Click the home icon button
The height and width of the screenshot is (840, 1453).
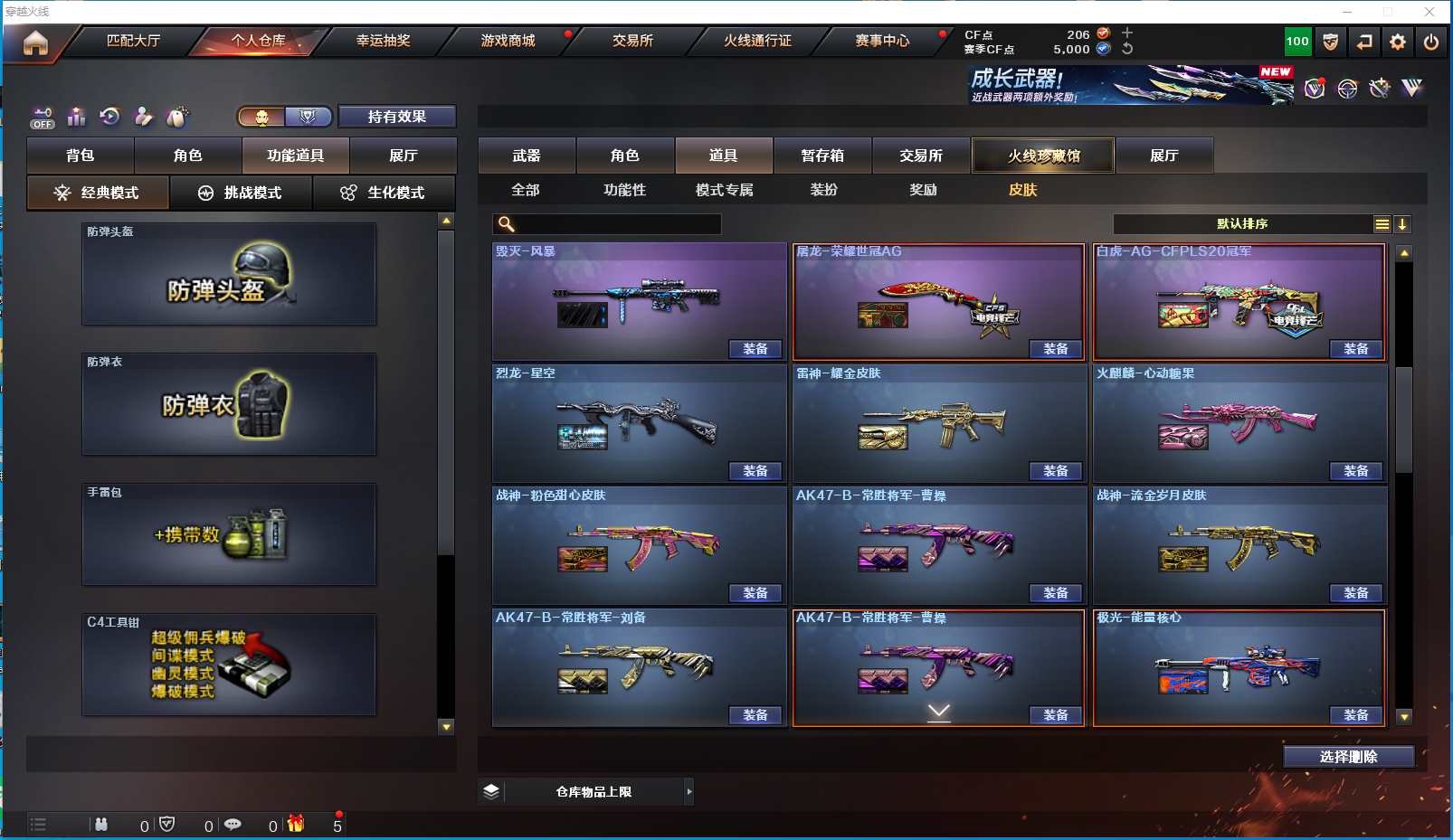[x=35, y=42]
